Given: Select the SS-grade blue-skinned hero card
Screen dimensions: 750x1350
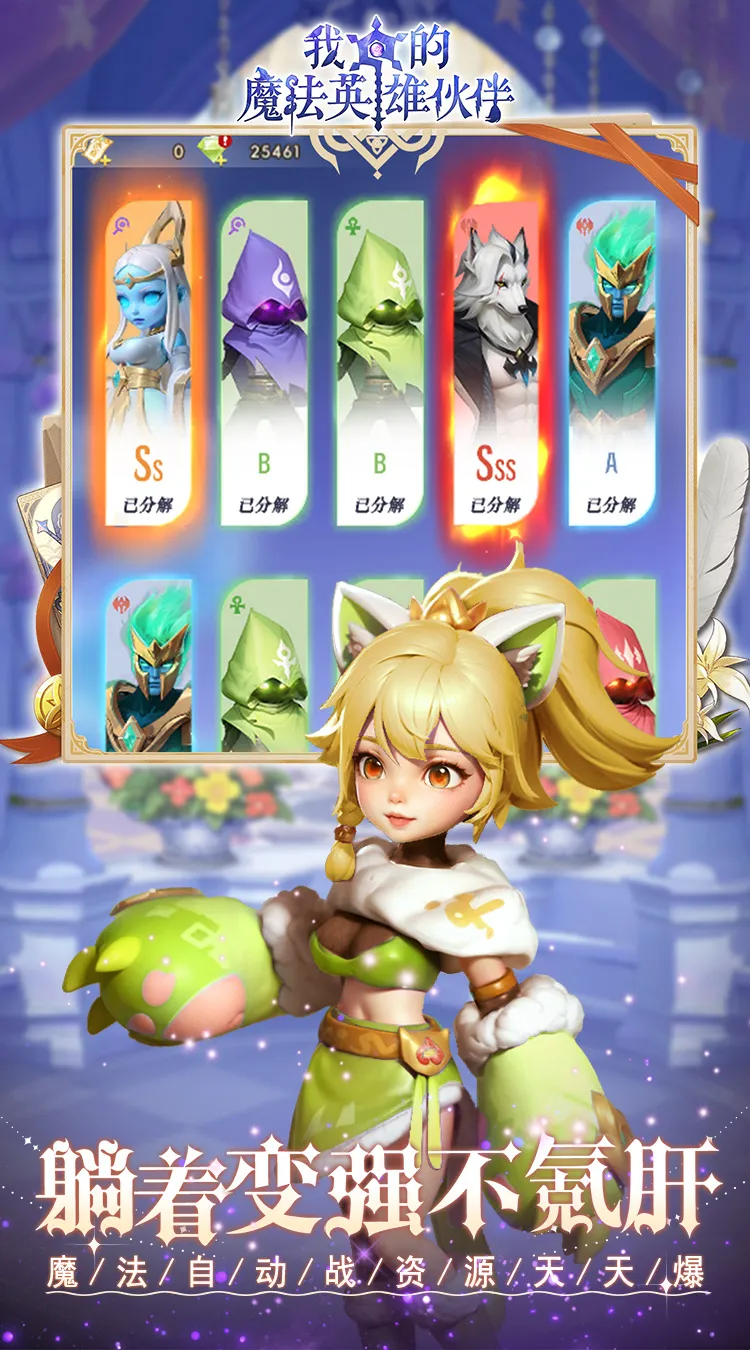Looking at the screenshot, I should [148, 360].
